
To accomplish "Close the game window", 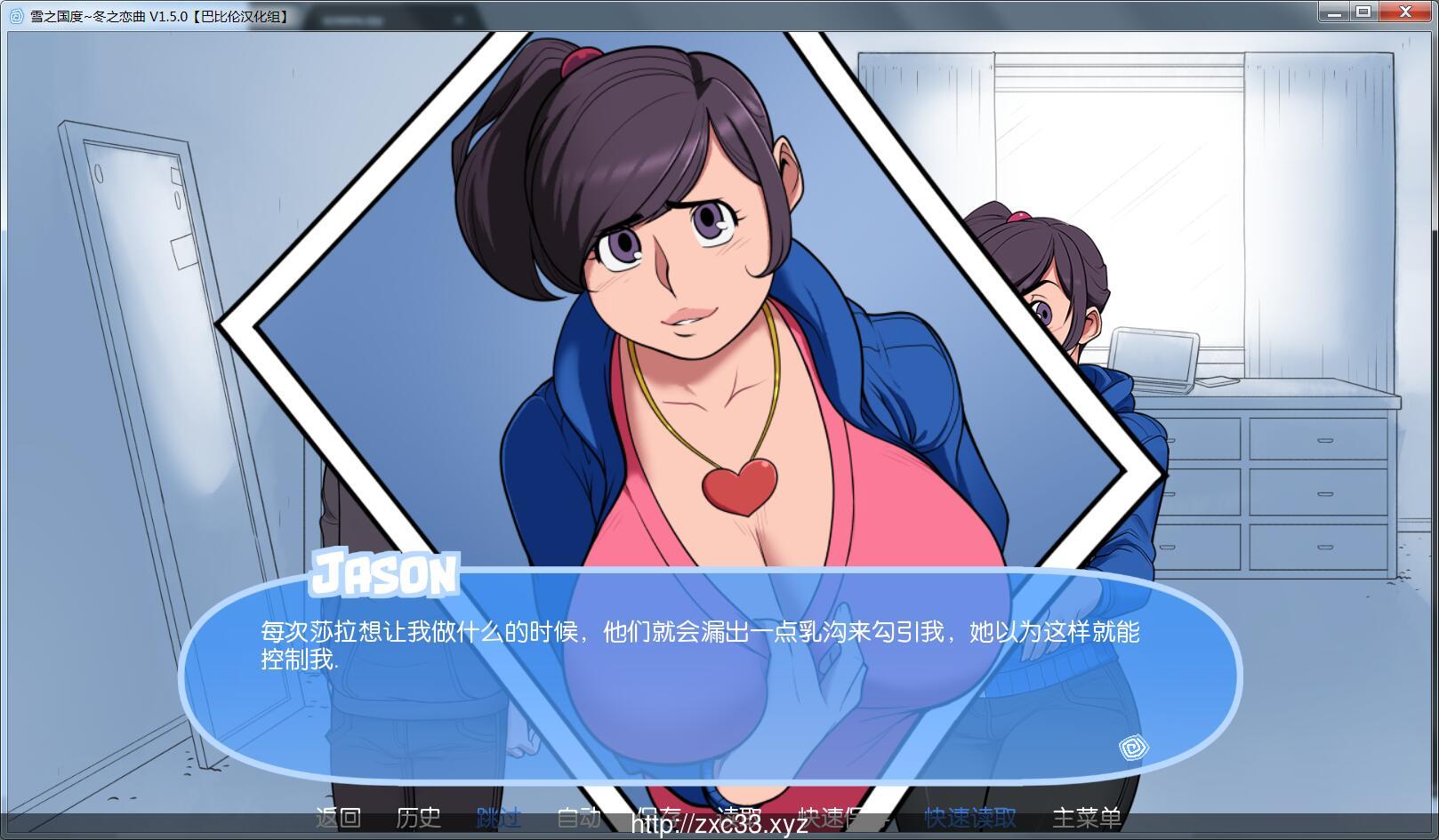I will coord(1406,12).
